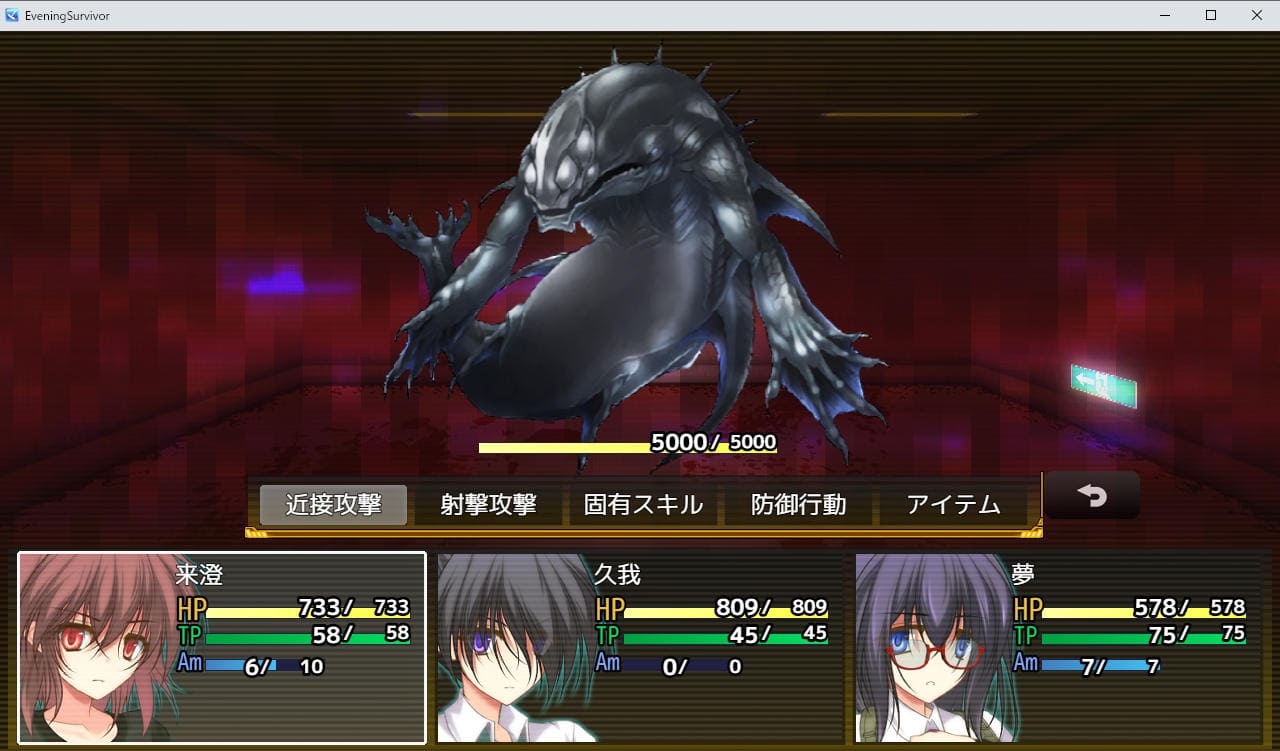
Task: Select party member 夢's status panel
Action: (x=1058, y=648)
